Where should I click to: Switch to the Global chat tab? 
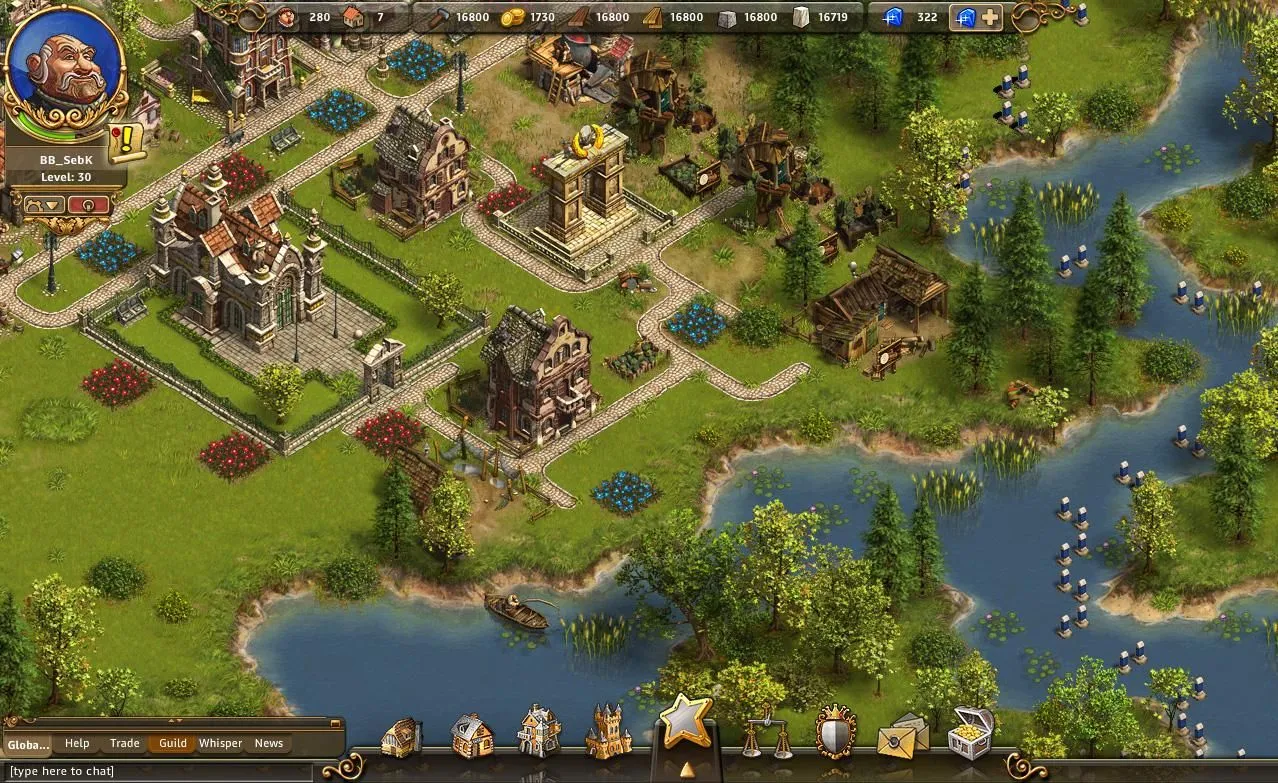28,744
